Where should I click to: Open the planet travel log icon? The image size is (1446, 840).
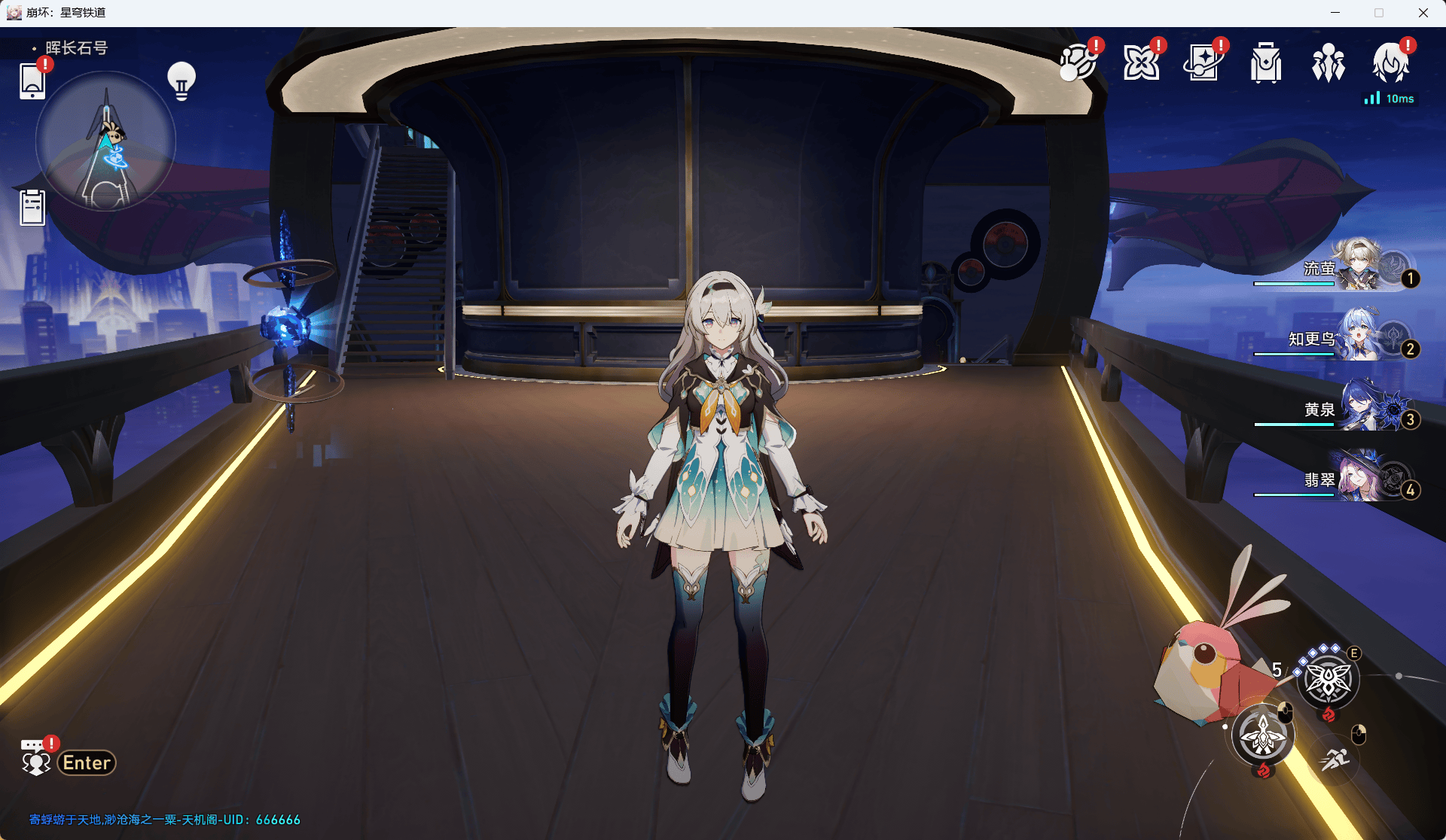pyautogui.click(x=1078, y=63)
